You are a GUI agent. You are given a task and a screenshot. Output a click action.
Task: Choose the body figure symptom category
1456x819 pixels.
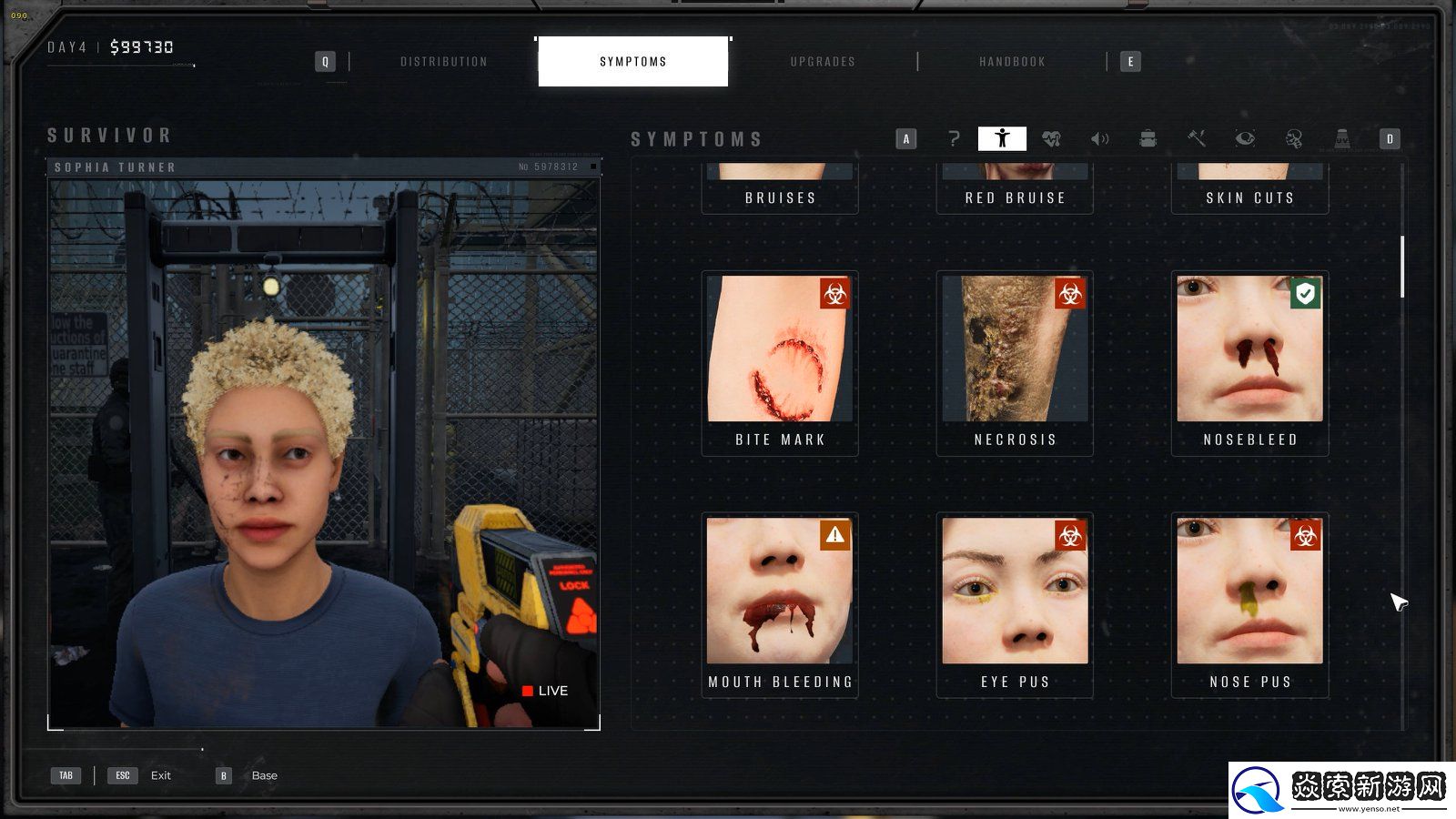coord(1002,138)
